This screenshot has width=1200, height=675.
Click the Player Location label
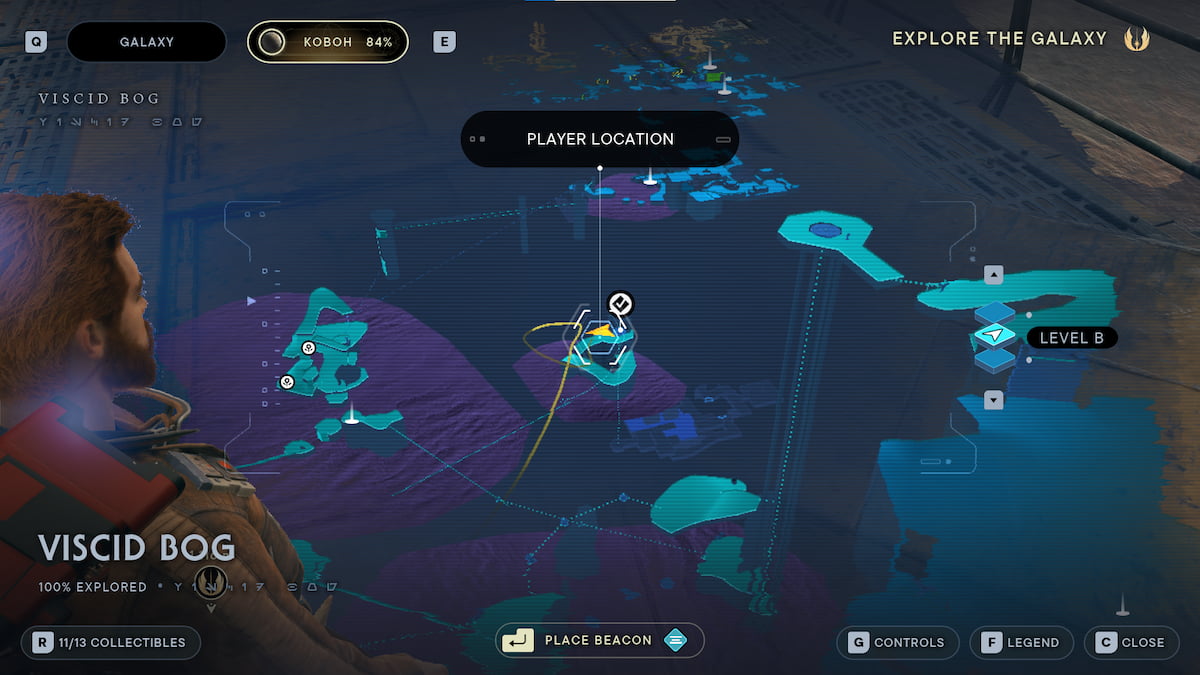click(x=600, y=139)
